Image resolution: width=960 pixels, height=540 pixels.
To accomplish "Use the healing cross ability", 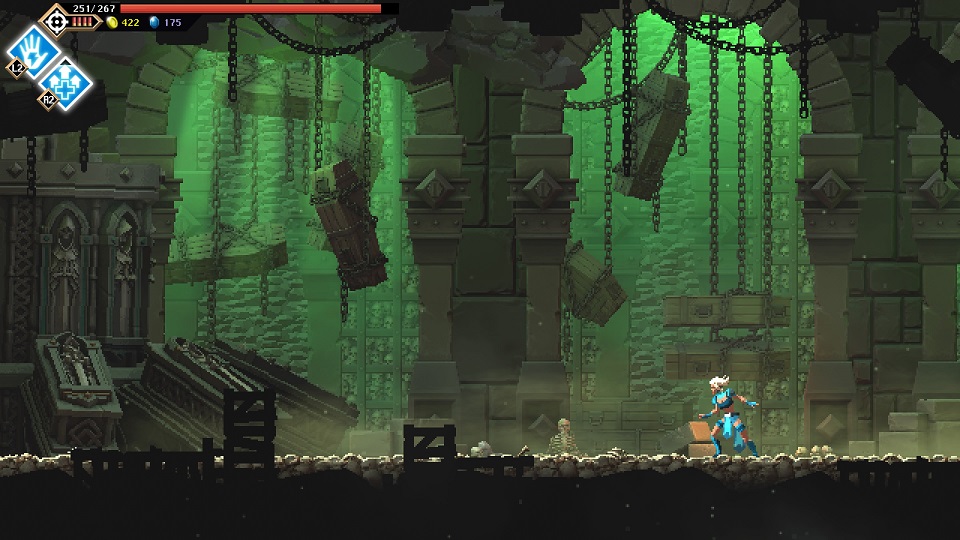I will coord(68,81).
